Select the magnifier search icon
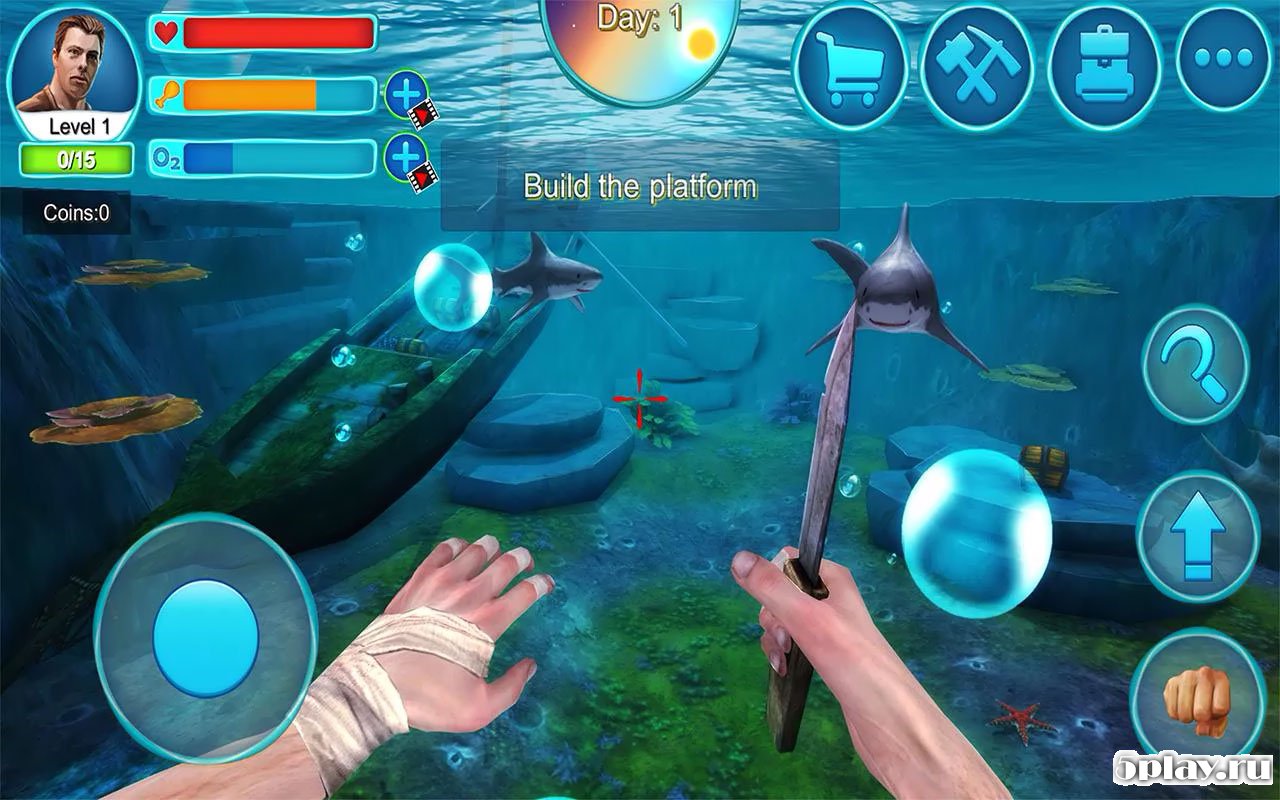The image size is (1280, 800). [x=1196, y=365]
